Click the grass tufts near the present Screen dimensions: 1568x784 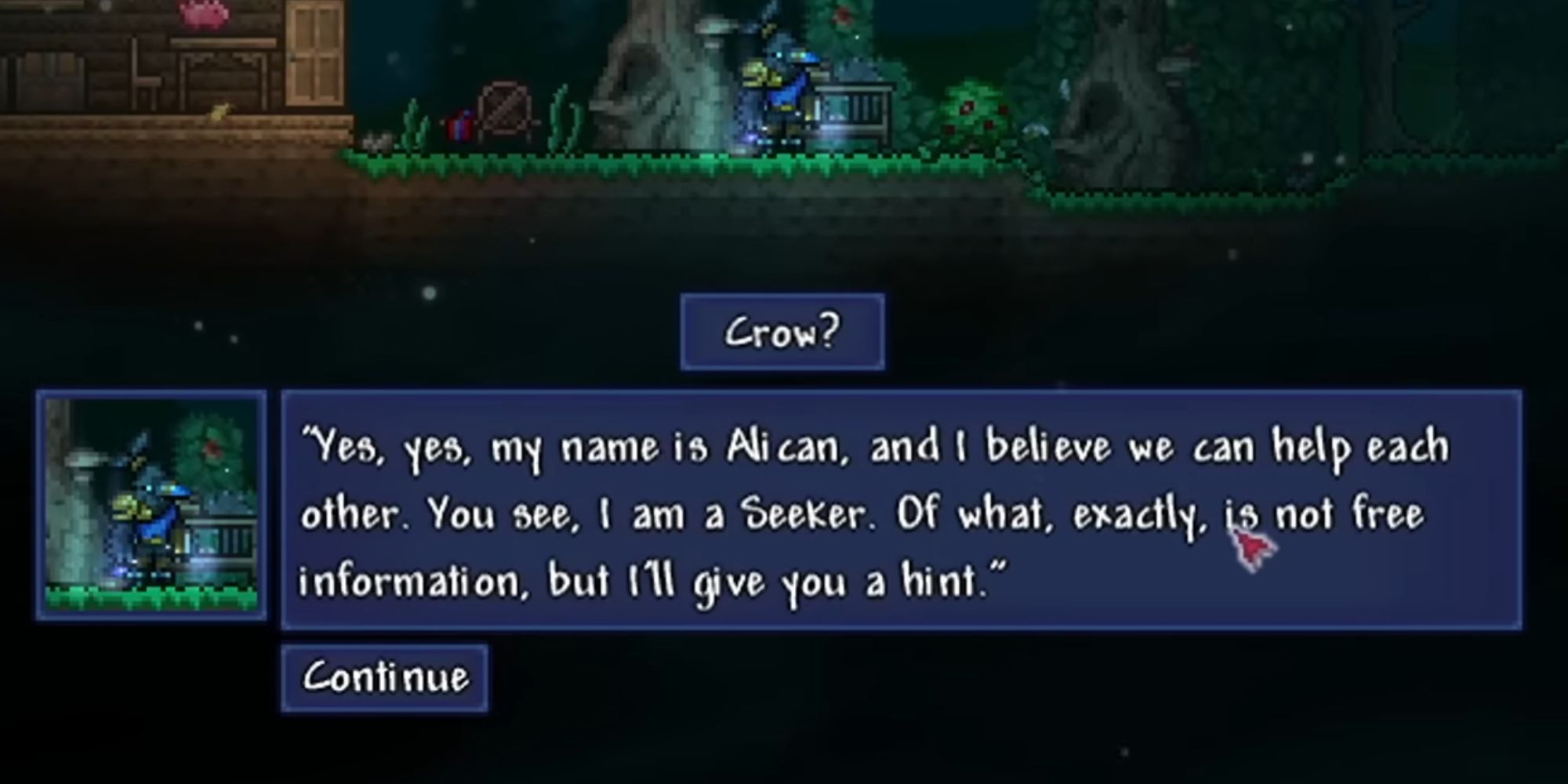414,125
